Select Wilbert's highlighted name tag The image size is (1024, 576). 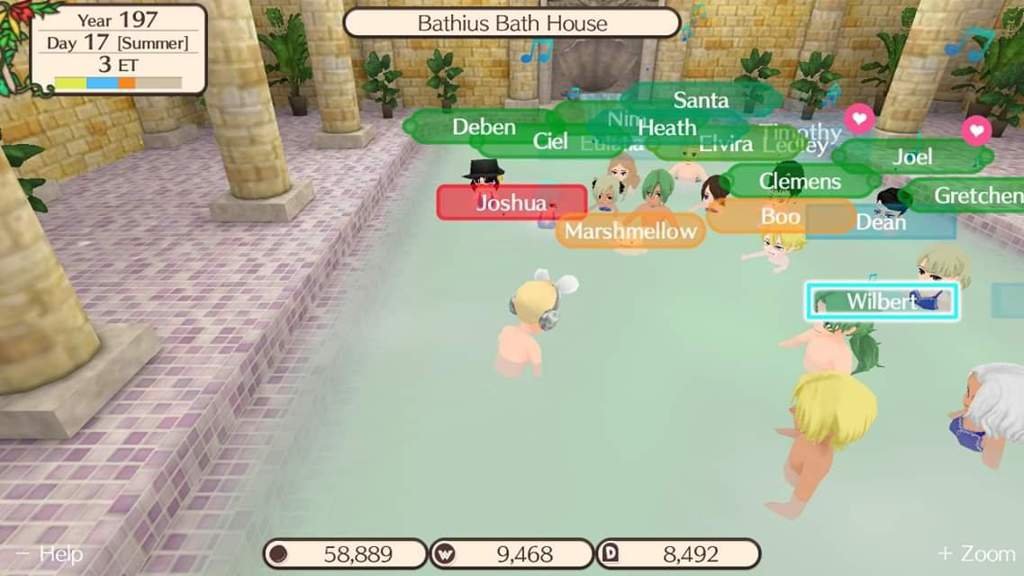point(881,301)
